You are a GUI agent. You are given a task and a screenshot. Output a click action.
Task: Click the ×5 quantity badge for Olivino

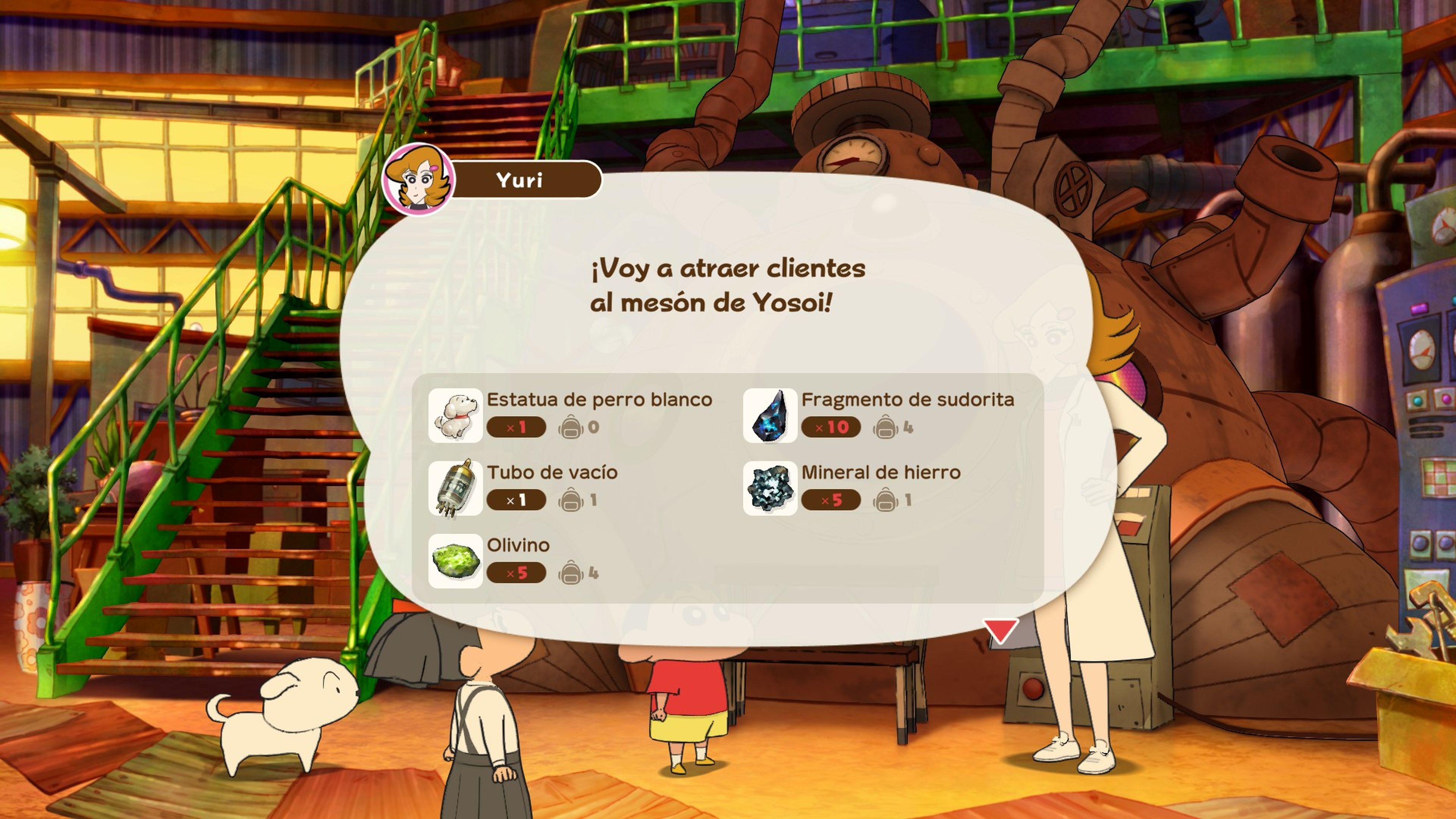517,573
